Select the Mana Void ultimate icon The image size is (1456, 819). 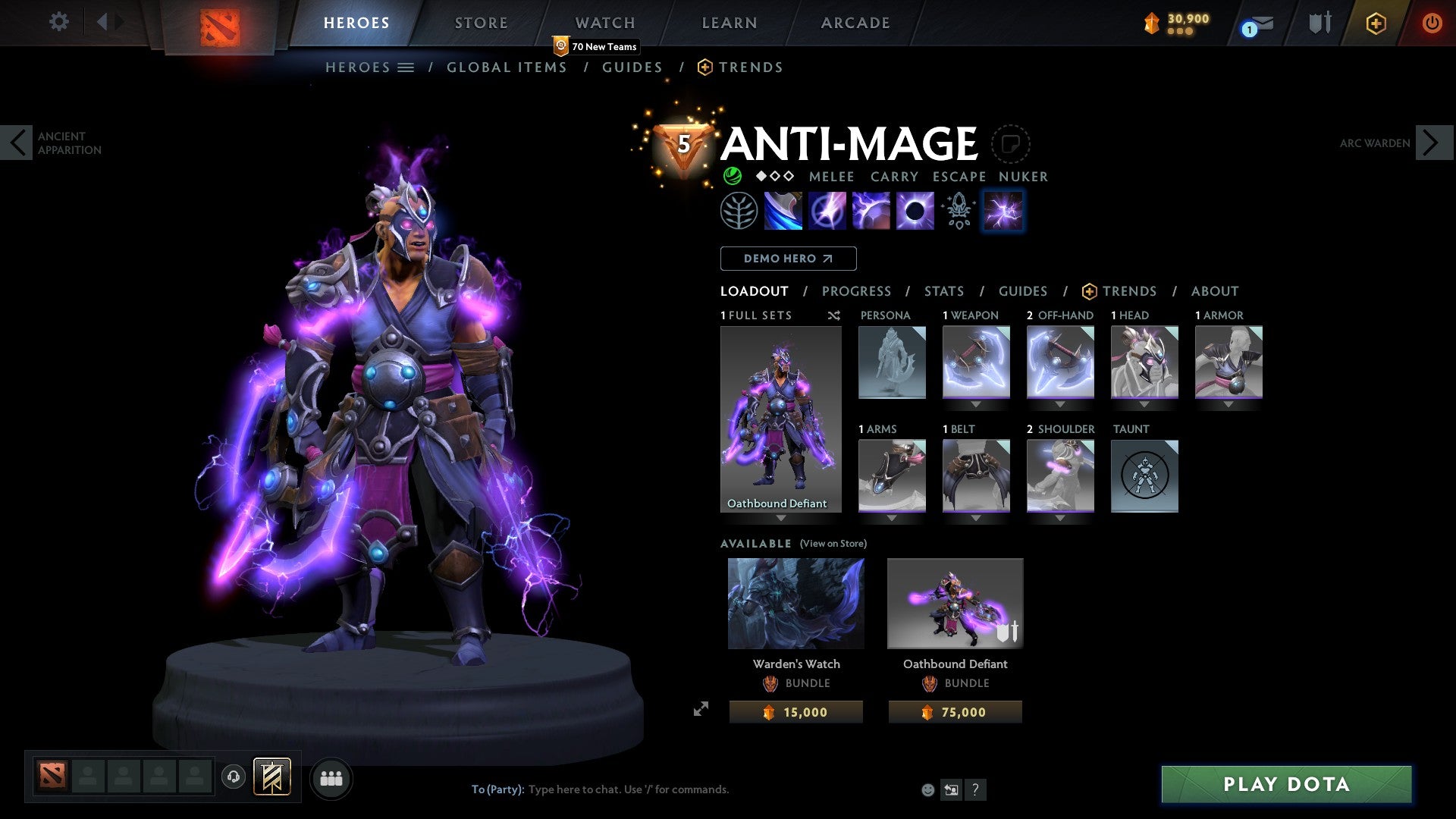click(x=915, y=211)
